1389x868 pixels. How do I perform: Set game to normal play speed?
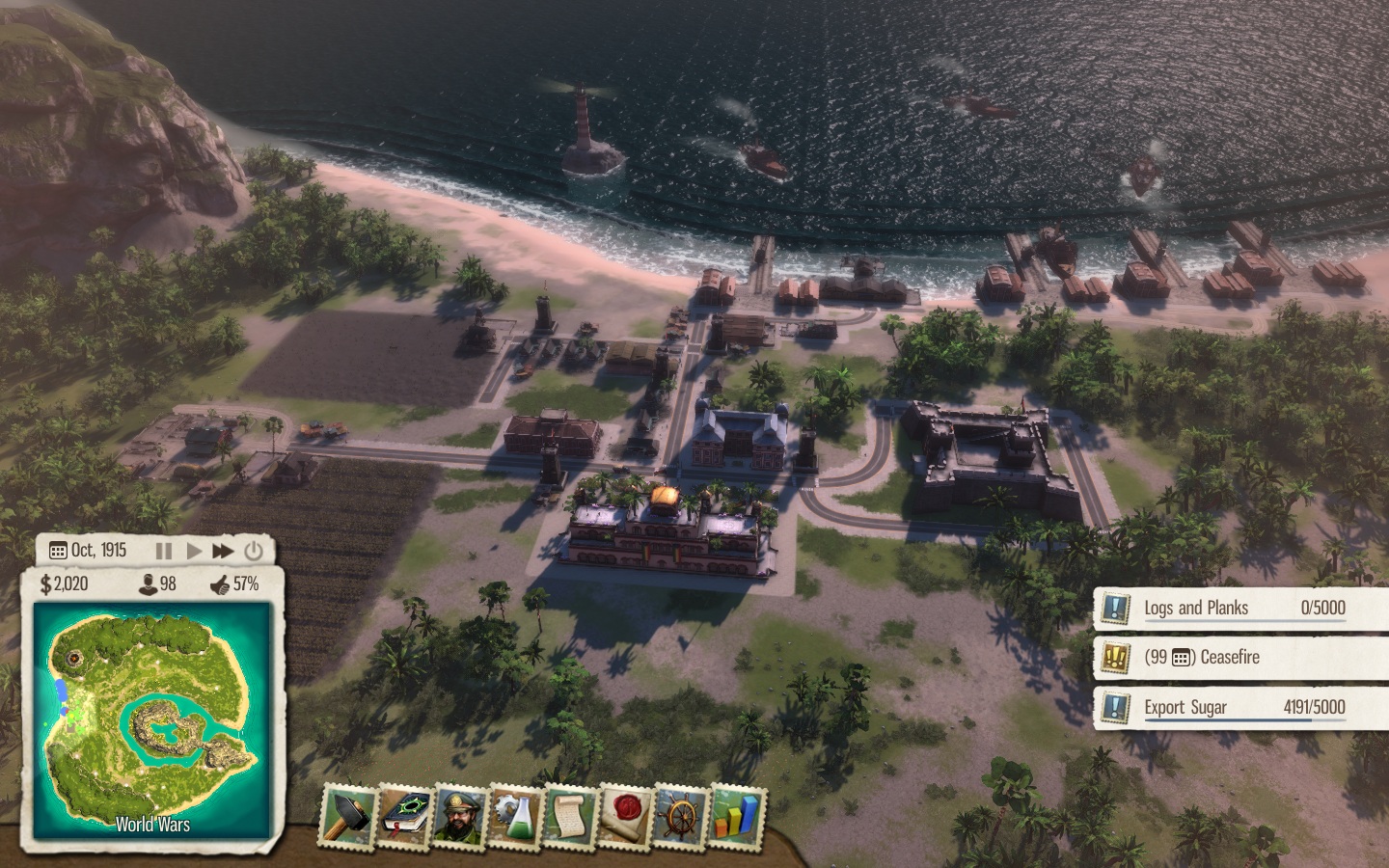pyautogui.click(x=194, y=551)
